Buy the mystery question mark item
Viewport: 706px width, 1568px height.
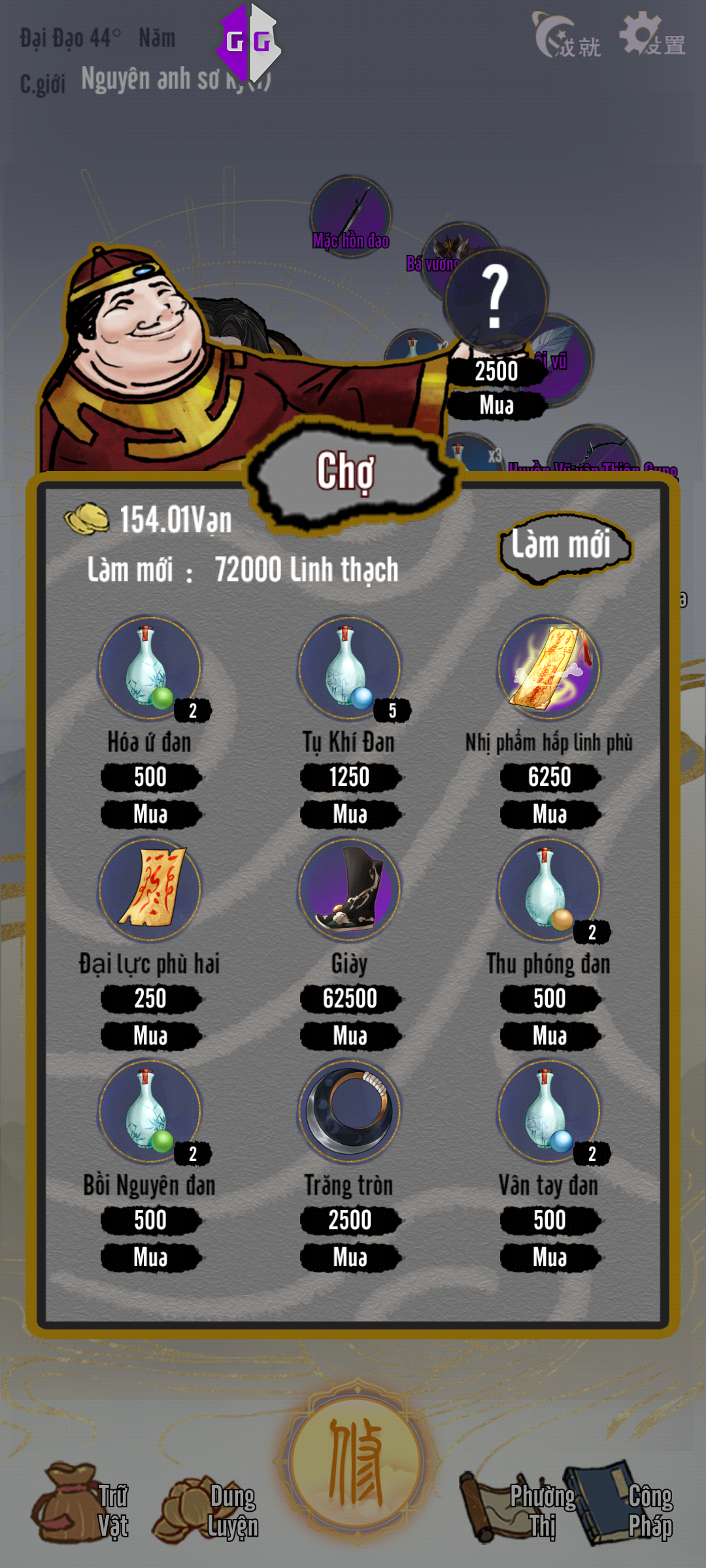(496, 405)
